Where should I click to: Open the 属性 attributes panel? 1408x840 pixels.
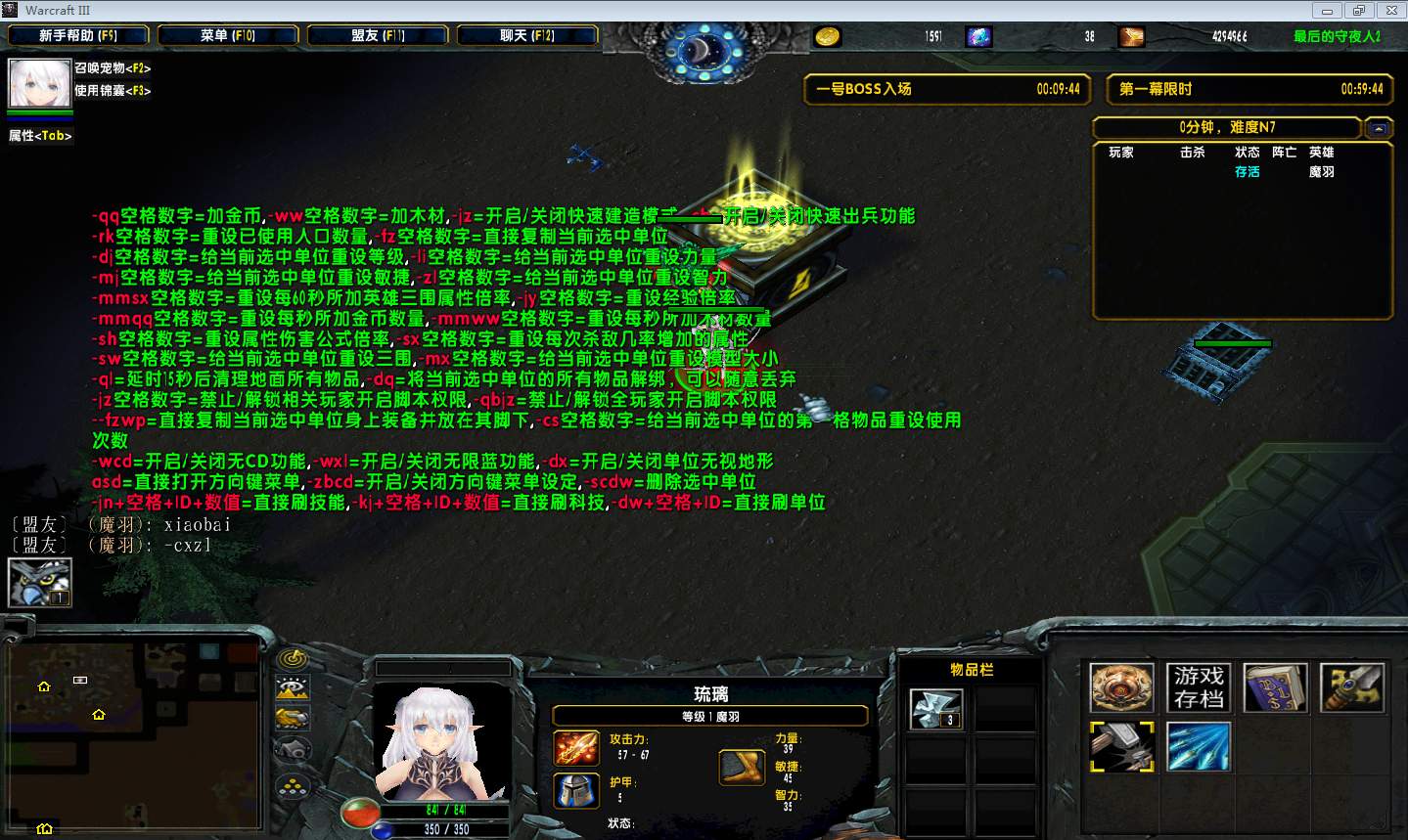click(40, 136)
